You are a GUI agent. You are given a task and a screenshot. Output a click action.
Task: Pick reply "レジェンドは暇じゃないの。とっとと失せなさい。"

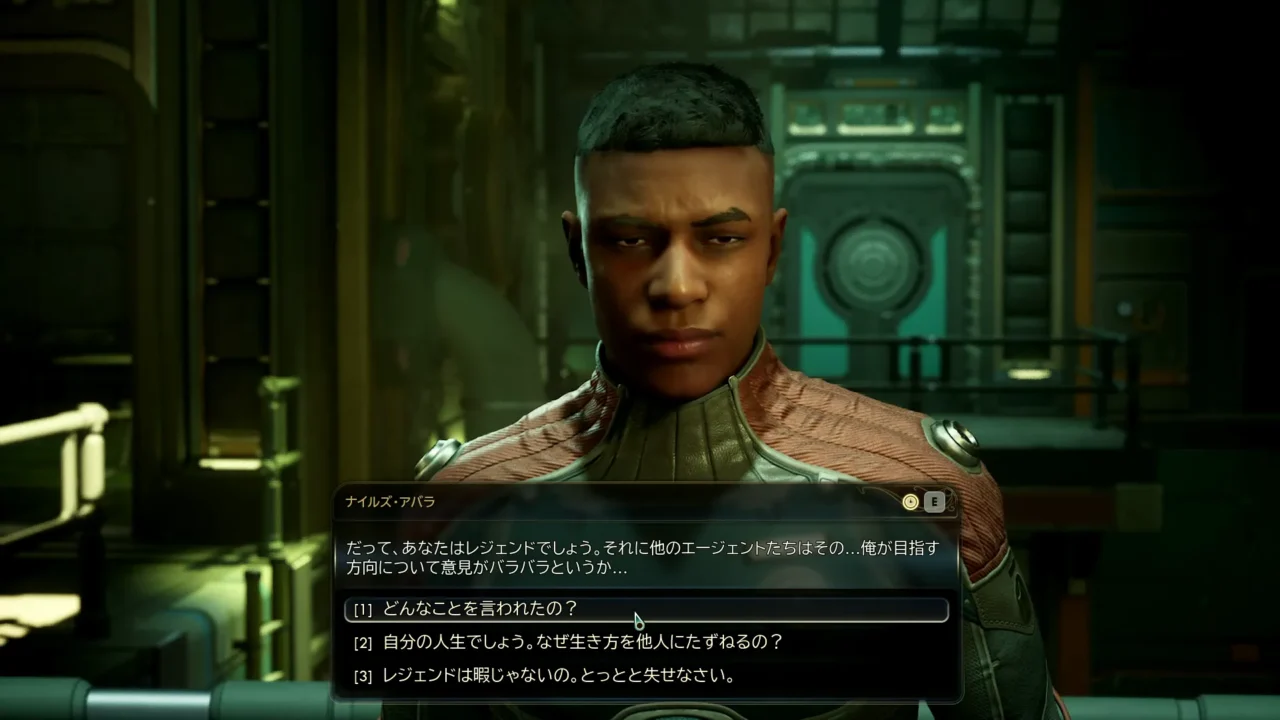coord(558,675)
